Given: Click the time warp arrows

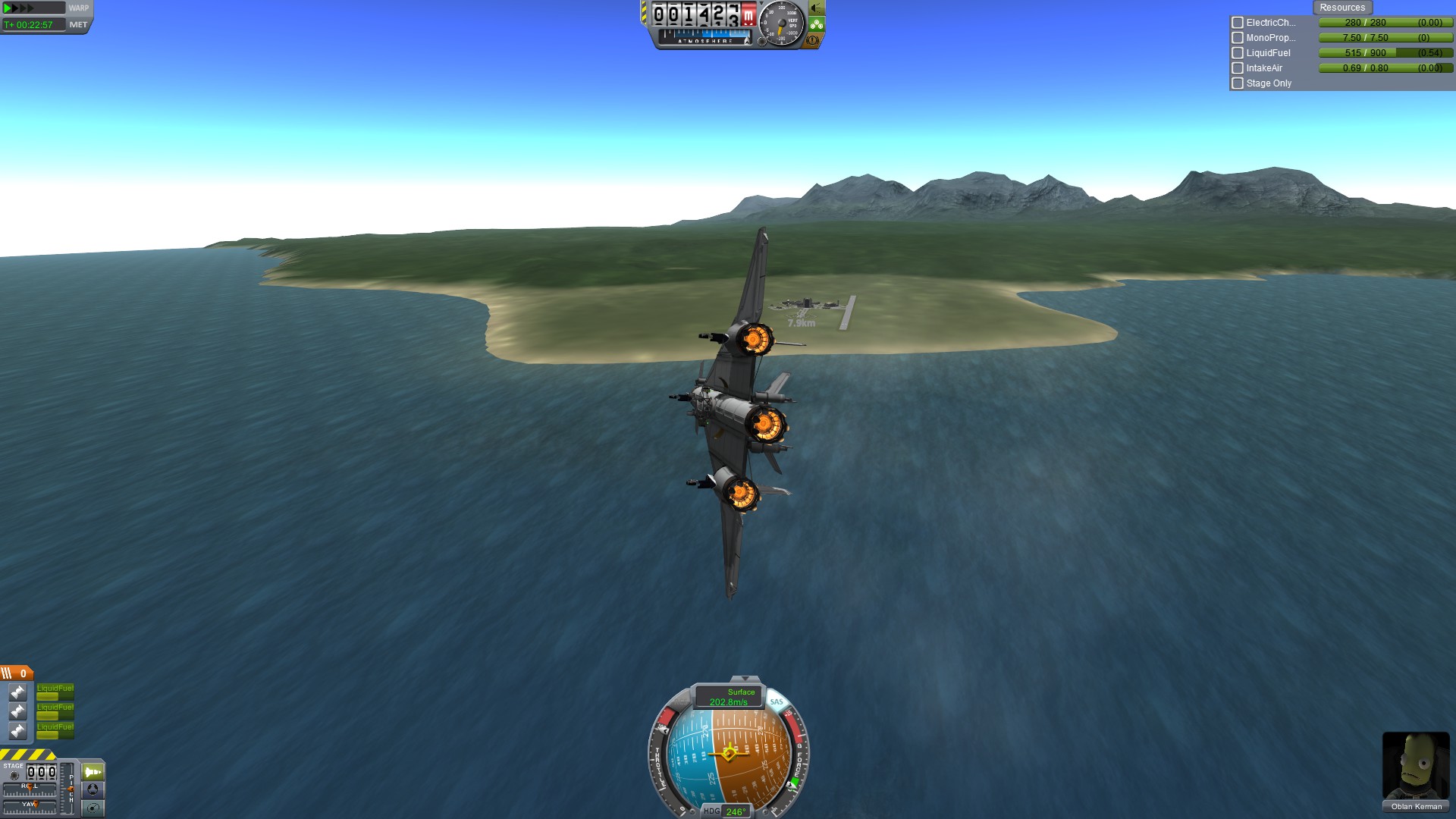Looking at the screenshot, I should coord(20,8).
